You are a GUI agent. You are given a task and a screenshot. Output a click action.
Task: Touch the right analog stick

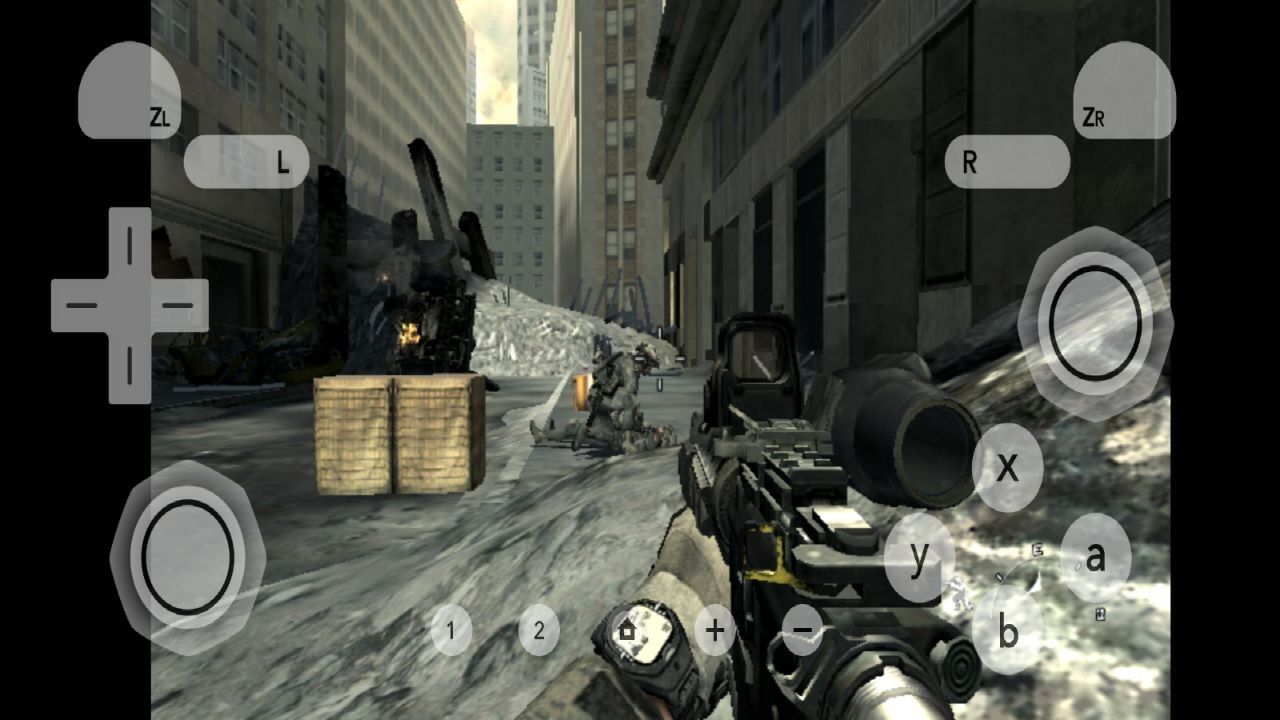click(x=1095, y=322)
